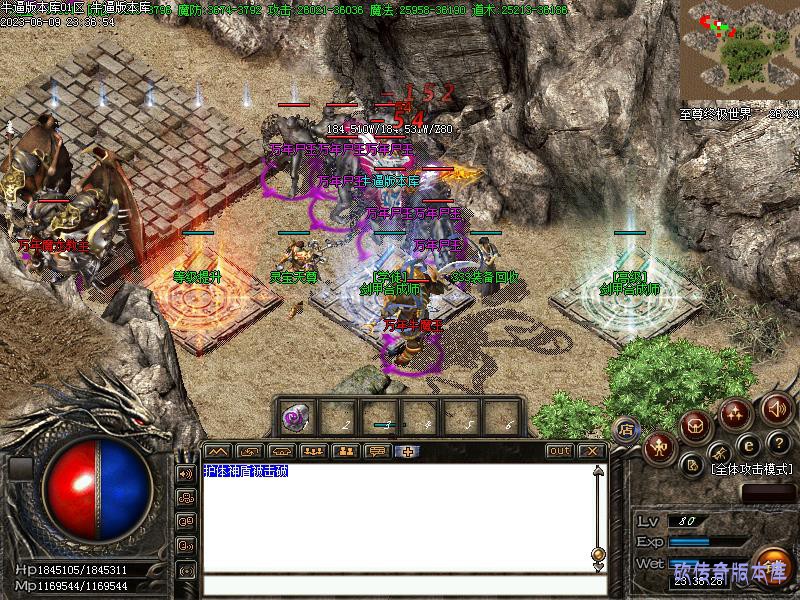The image size is (800, 600).
Task: Open help with the question mark button
Action: (777, 444)
